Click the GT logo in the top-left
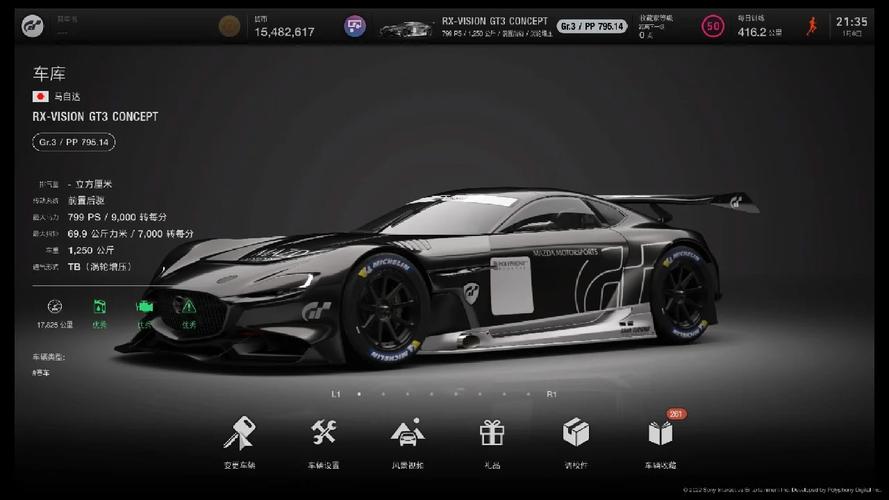 coord(34,26)
